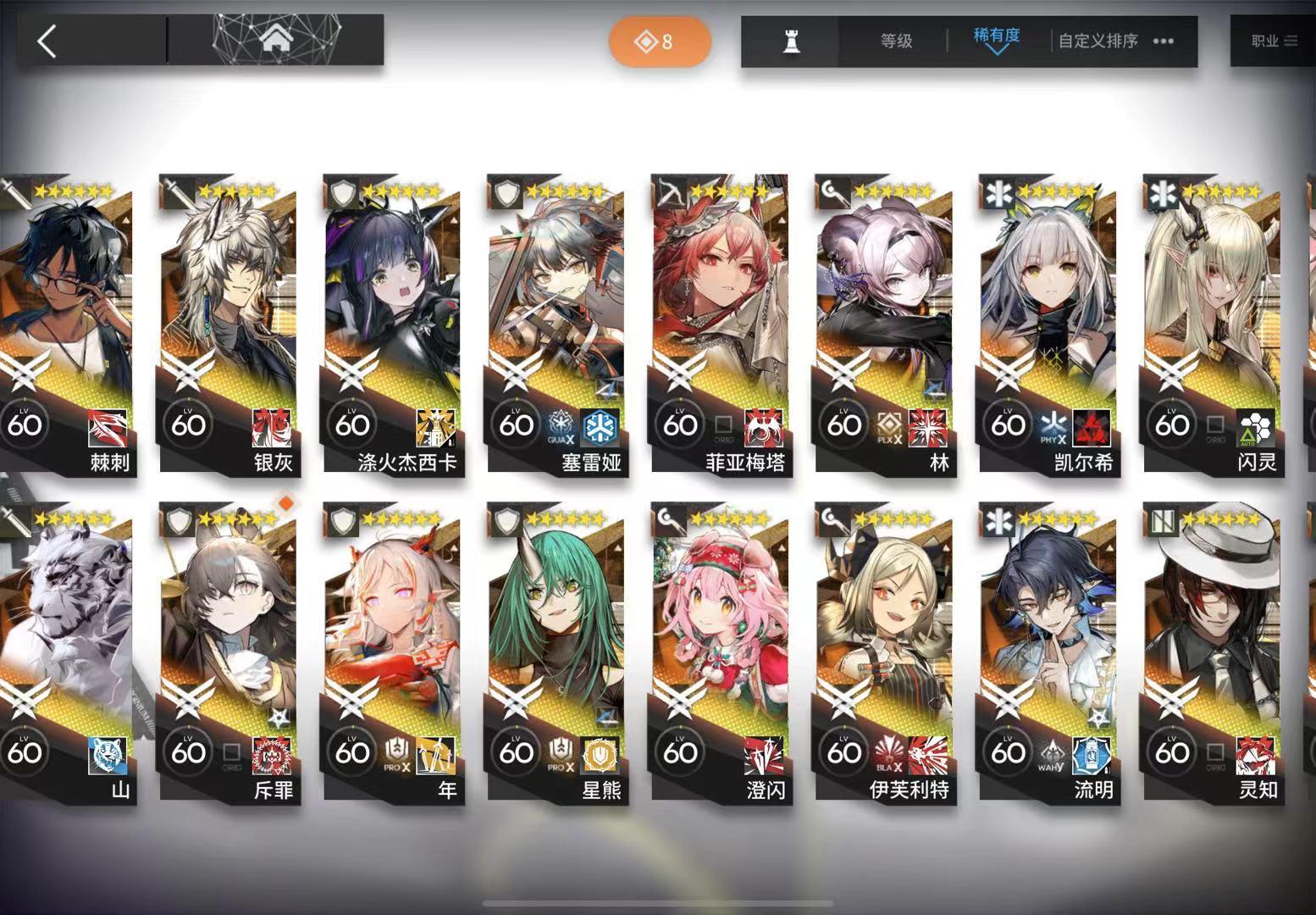Open the hamburger menu beside 职业
1316x915 pixels.
[1293, 40]
